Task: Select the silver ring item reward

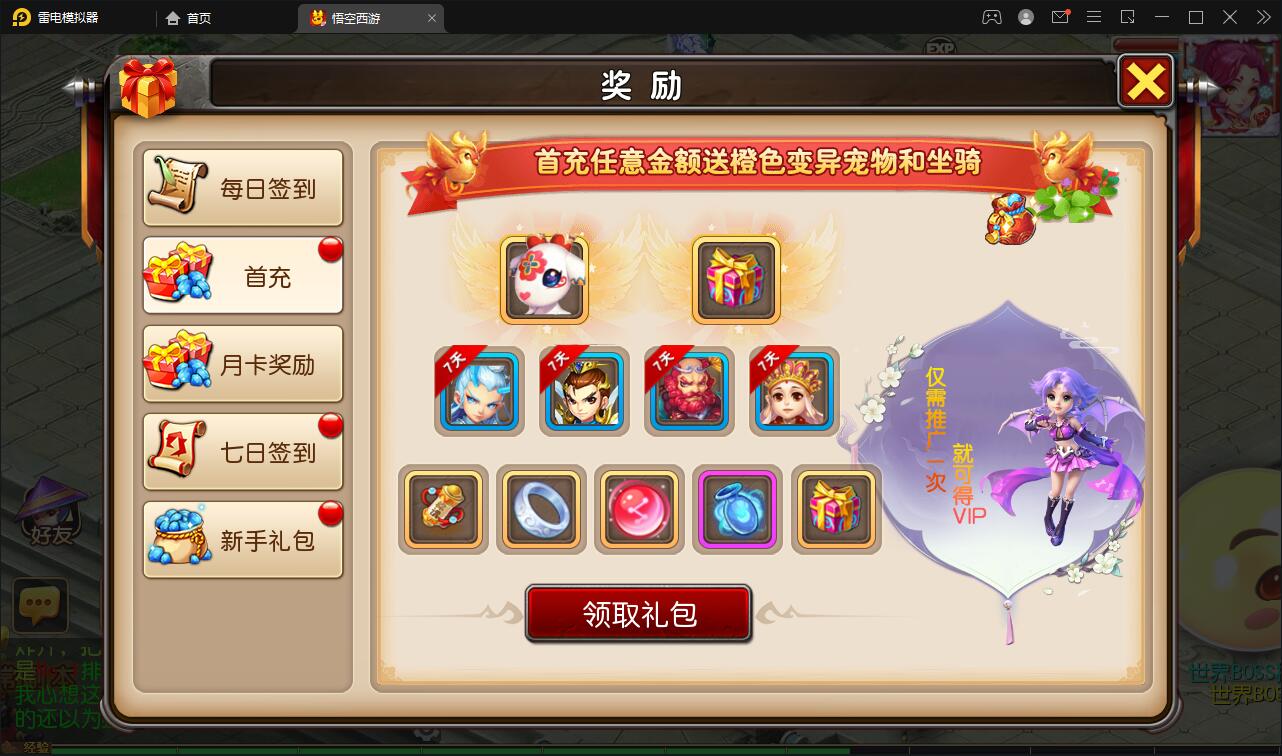Action: [541, 510]
